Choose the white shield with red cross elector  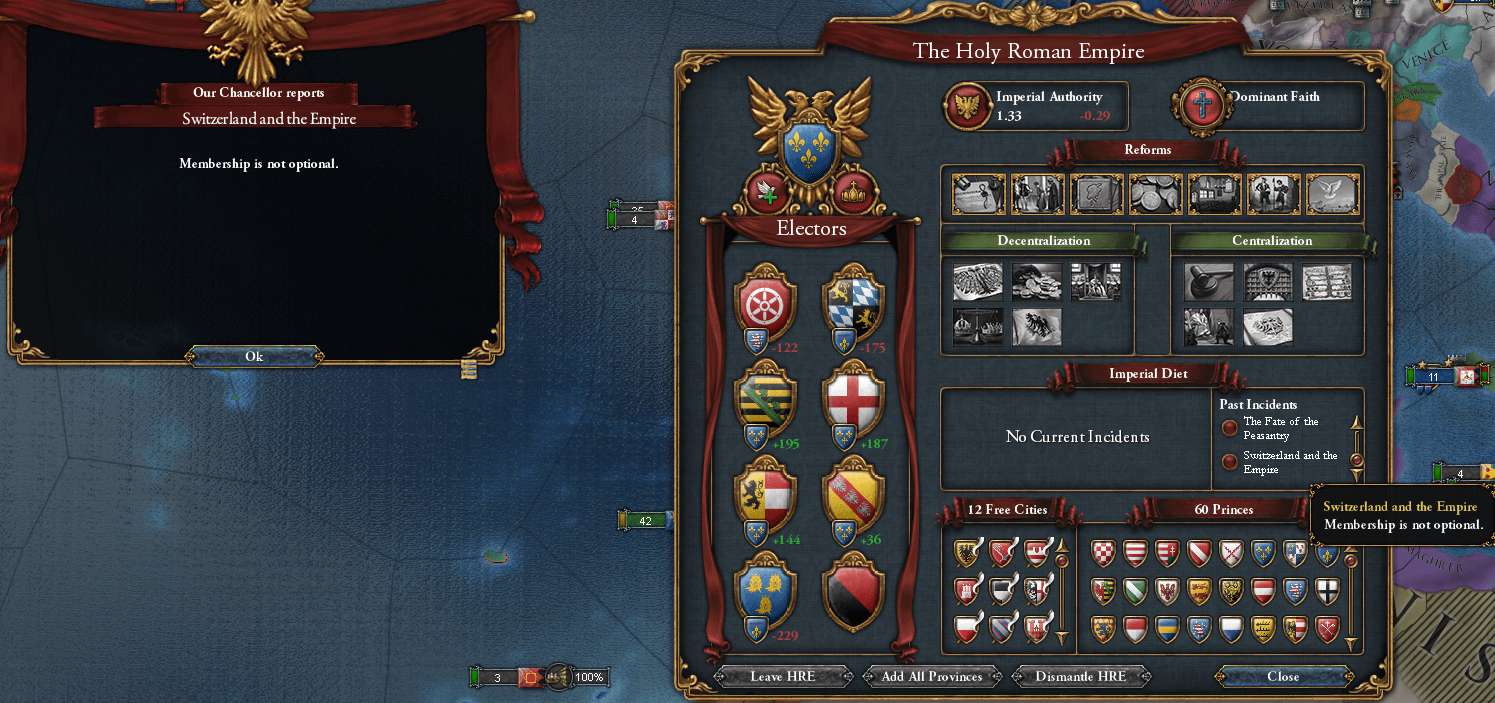pyautogui.click(x=852, y=398)
